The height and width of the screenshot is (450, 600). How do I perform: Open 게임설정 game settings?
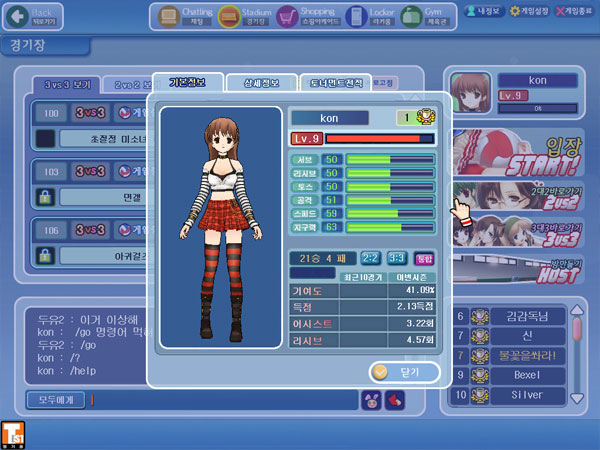coord(527,10)
